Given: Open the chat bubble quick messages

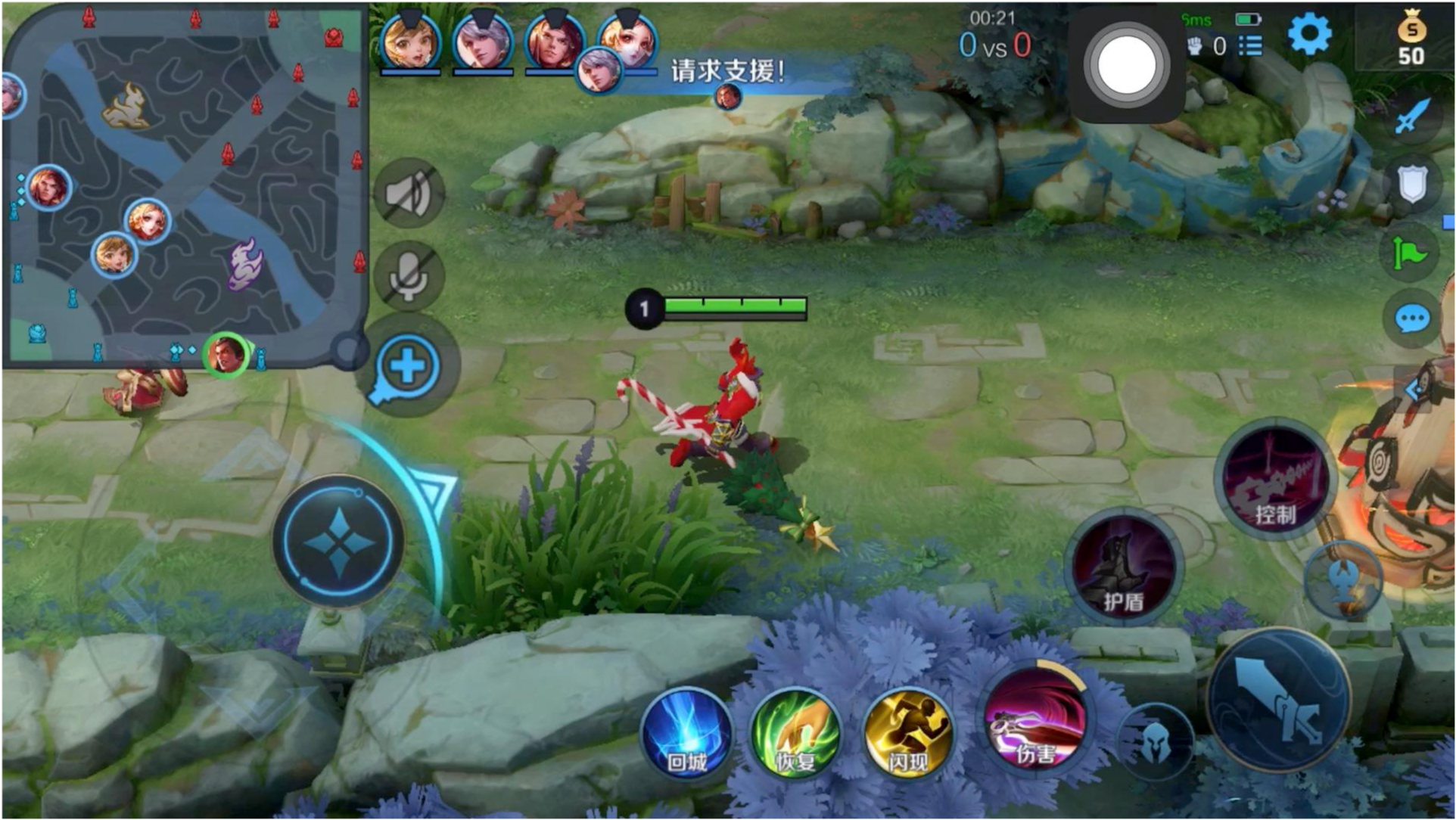Looking at the screenshot, I should [x=1412, y=319].
